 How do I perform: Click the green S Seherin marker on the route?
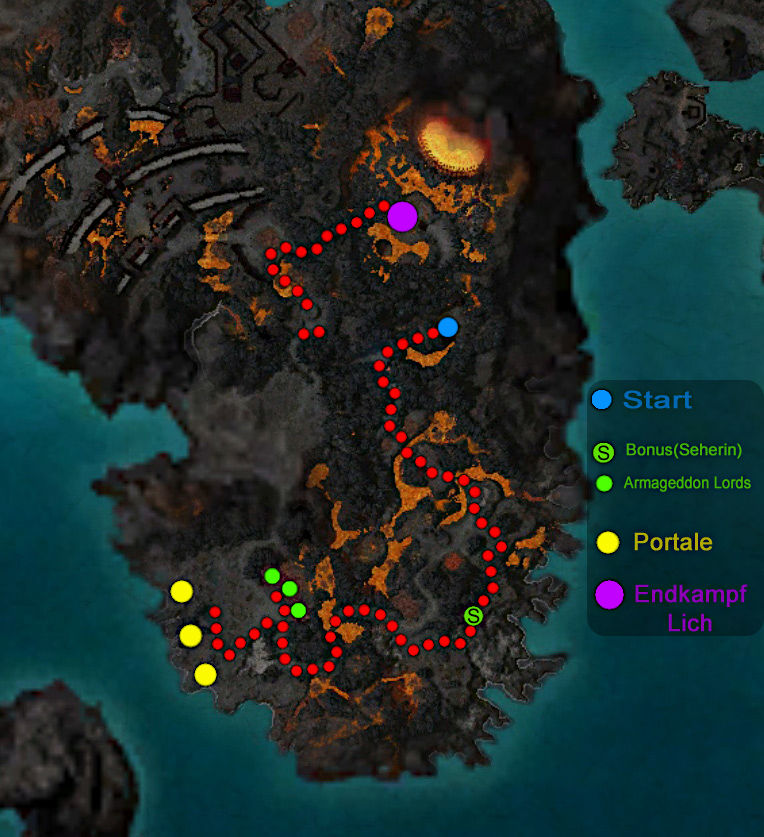click(473, 615)
